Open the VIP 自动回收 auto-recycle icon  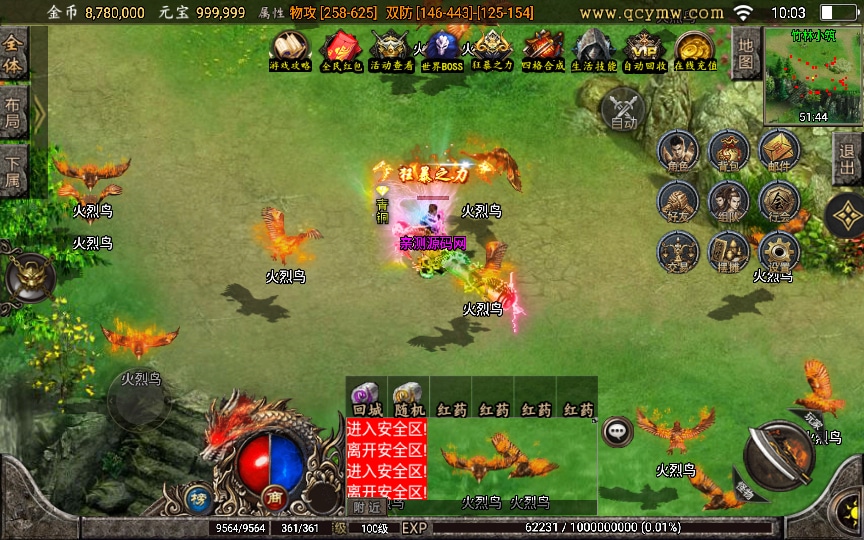pyautogui.click(x=645, y=51)
